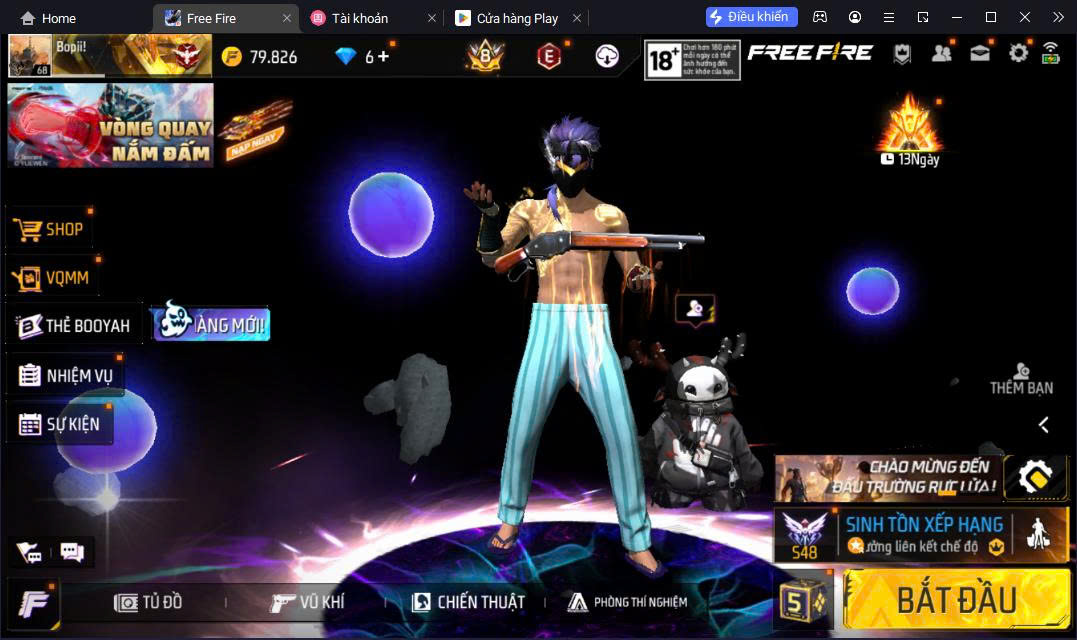Add diamonds with the plus button

pyautogui.click(x=383, y=56)
